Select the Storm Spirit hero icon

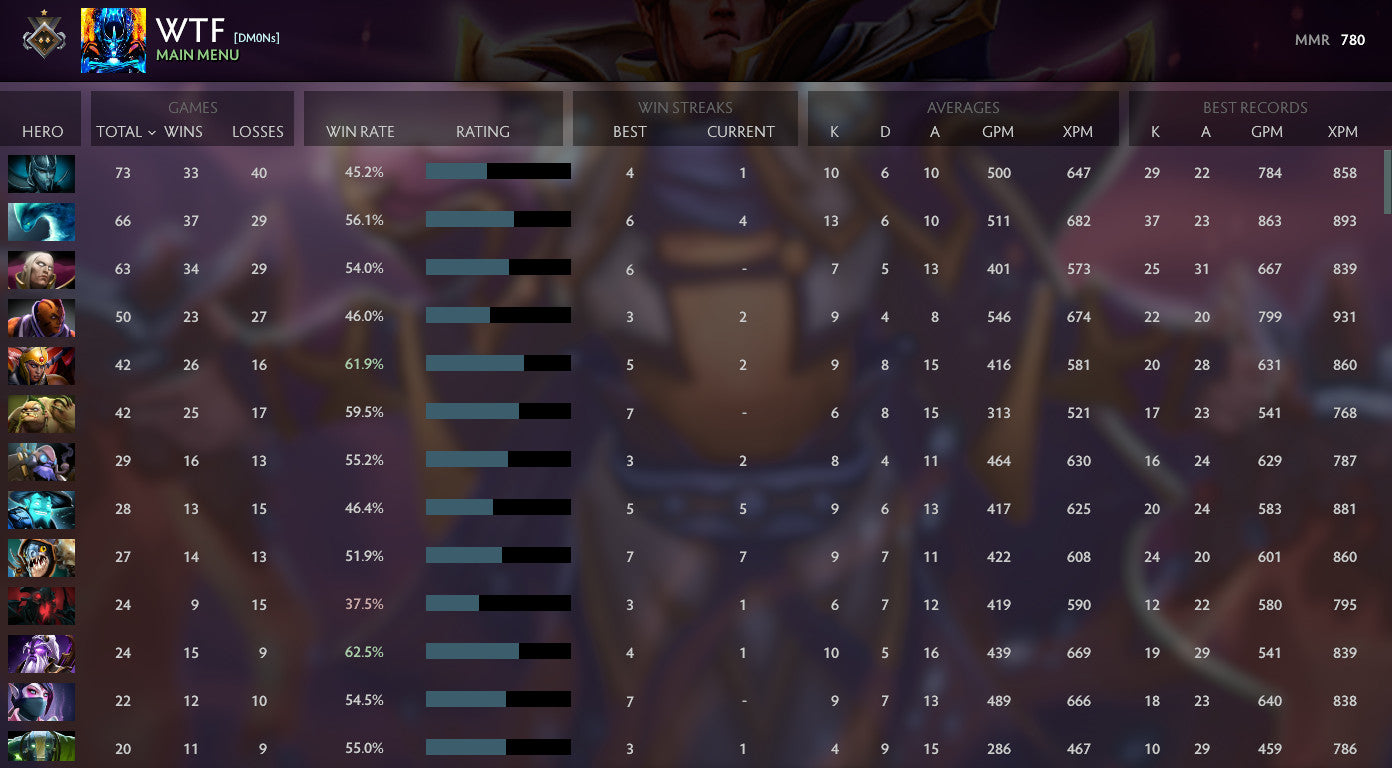pos(41,509)
